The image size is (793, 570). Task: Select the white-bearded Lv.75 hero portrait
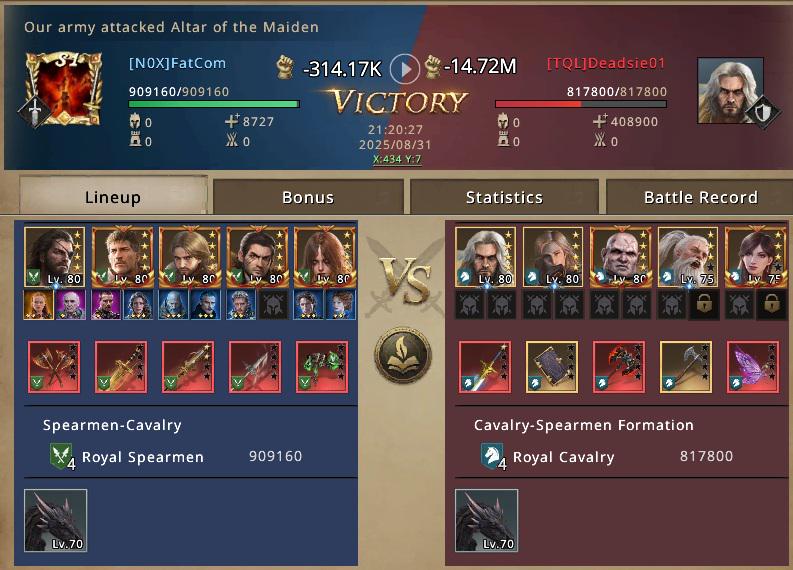pos(687,257)
